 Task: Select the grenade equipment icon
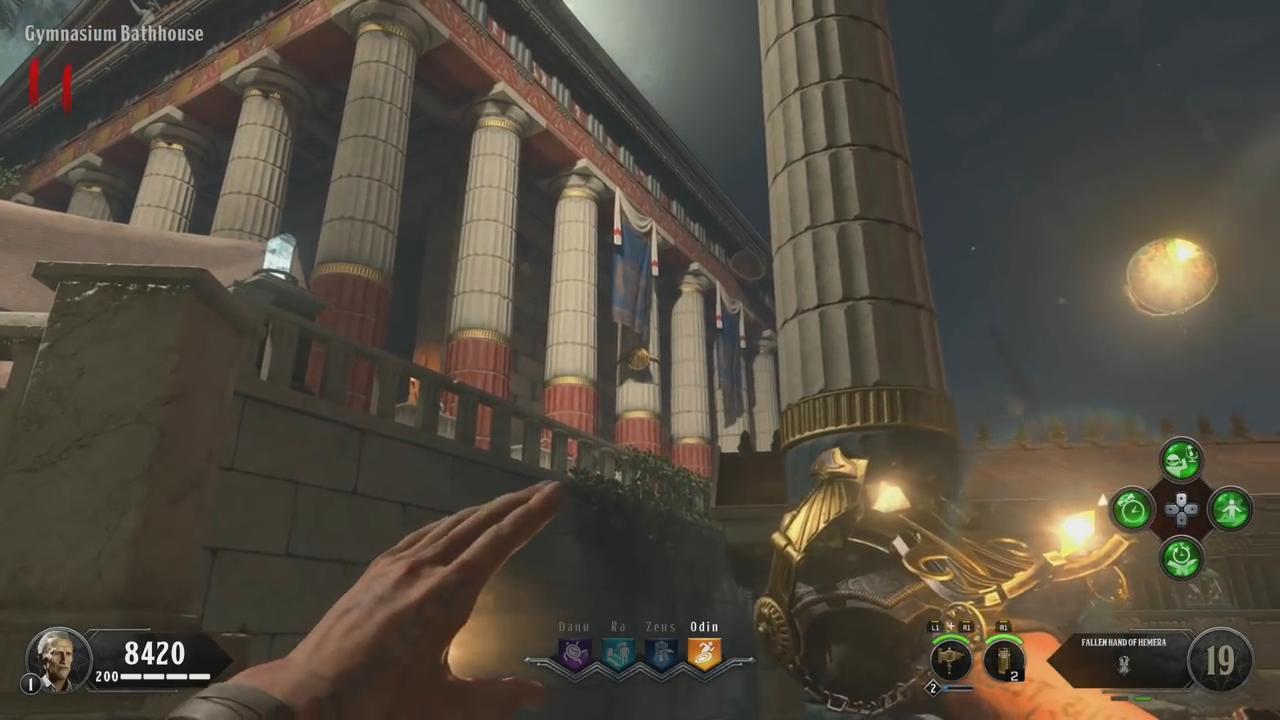(1003, 661)
